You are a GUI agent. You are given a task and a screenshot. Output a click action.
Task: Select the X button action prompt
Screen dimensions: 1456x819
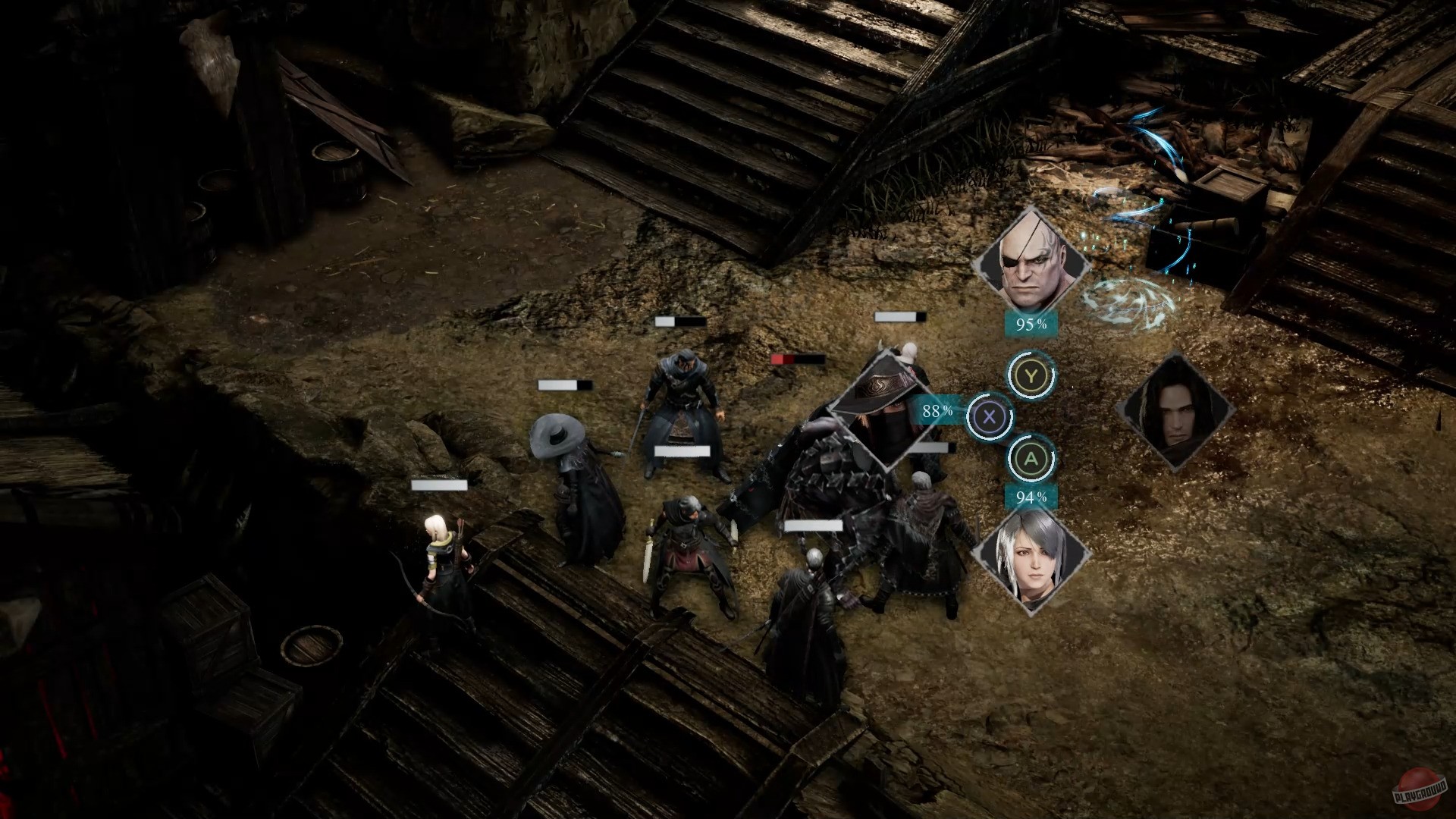(988, 416)
